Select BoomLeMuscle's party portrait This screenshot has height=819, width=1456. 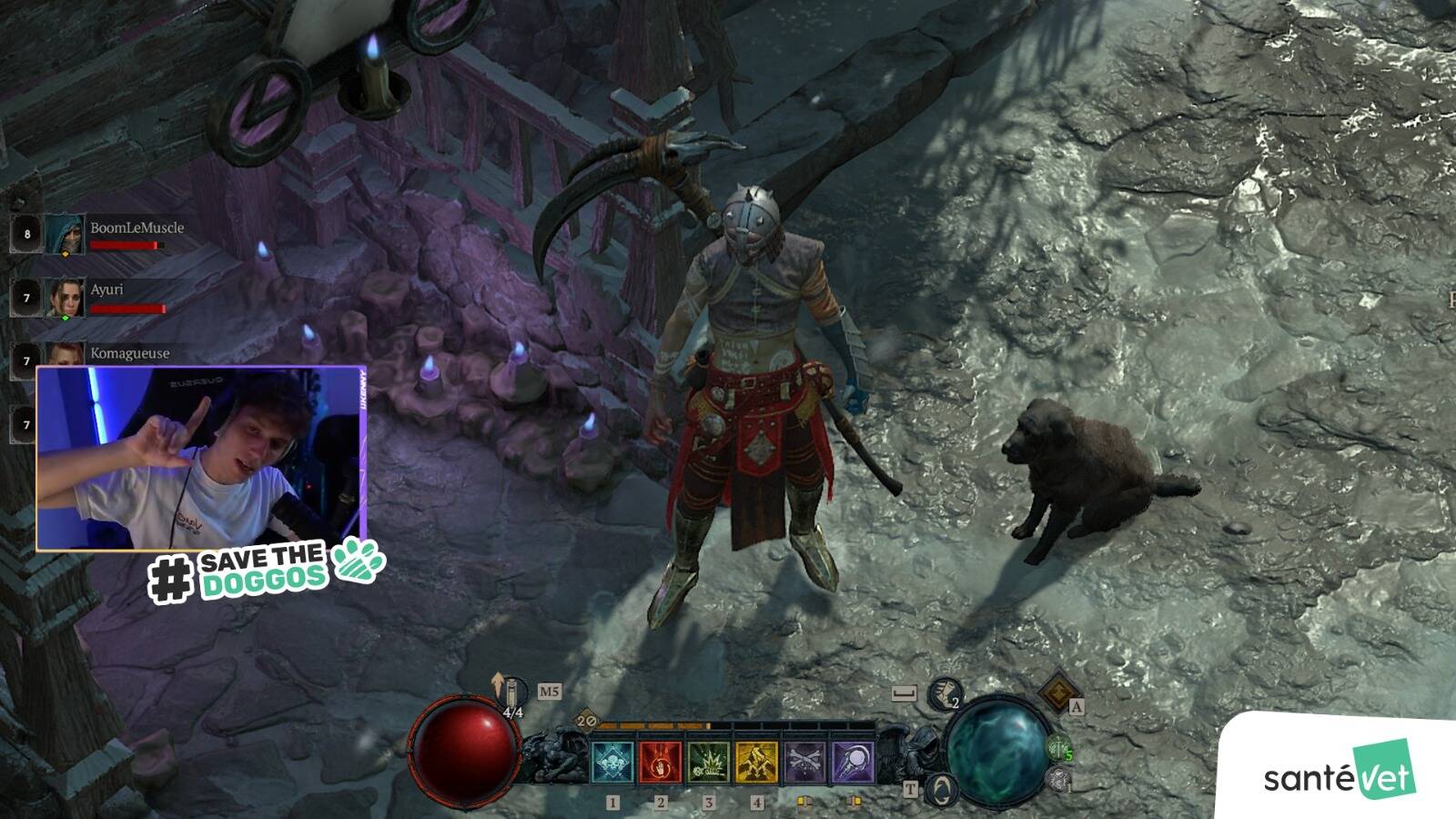pos(65,234)
